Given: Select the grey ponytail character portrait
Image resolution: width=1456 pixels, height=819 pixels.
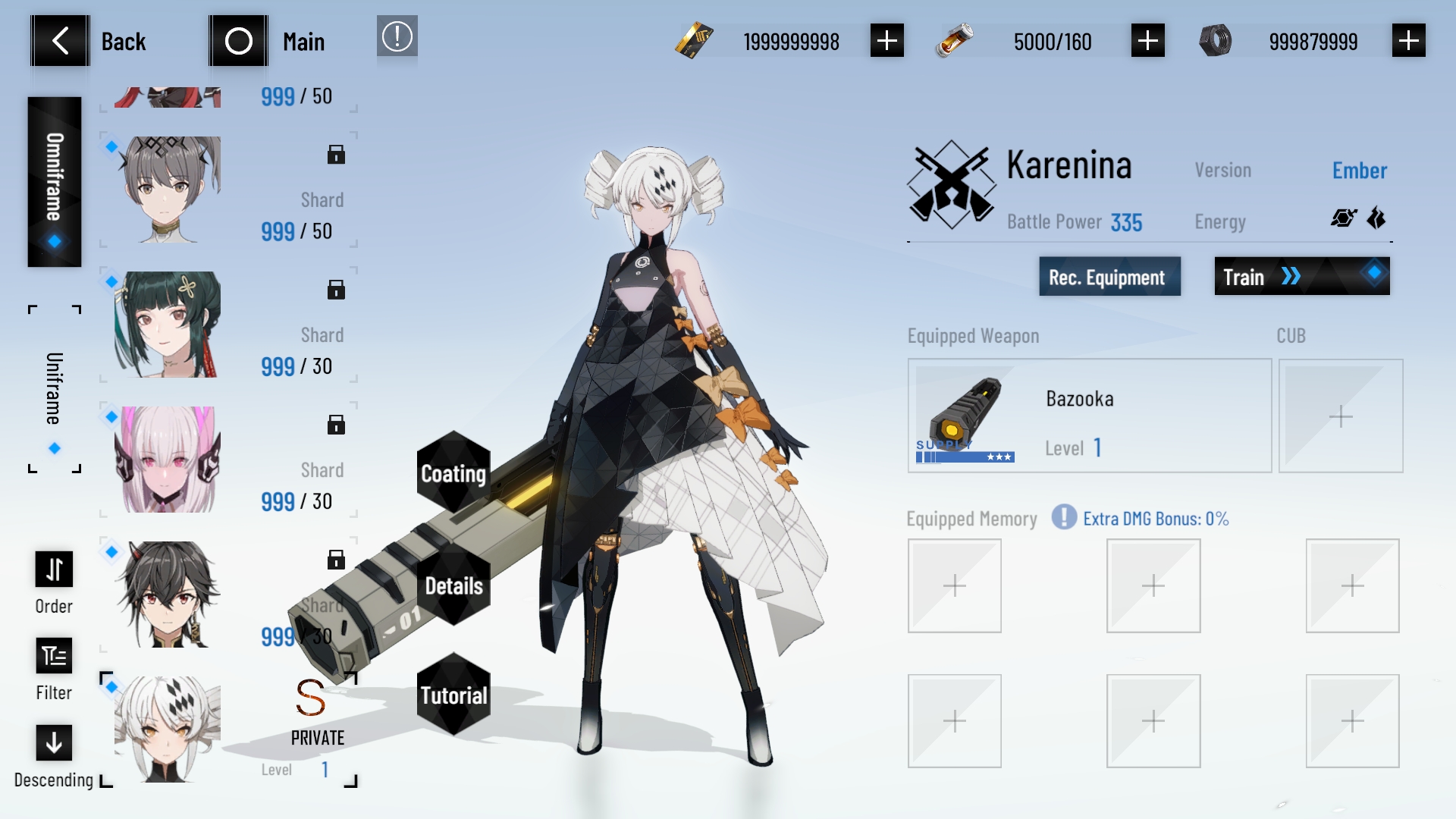Looking at the screenshot, I should tap(168, 190).
